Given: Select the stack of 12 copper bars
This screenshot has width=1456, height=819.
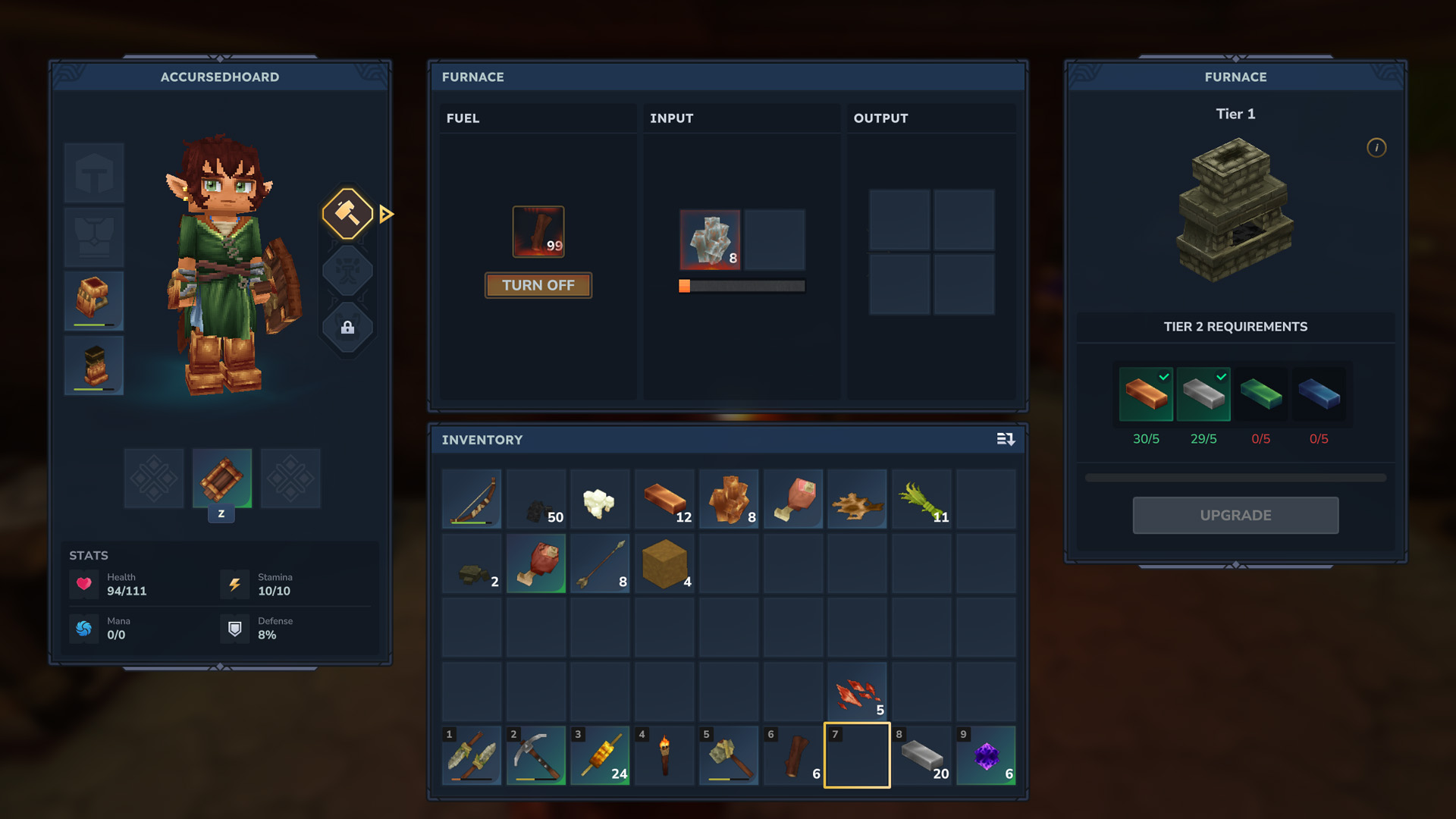Looking at the screenshot, I should tap(664, 499).
